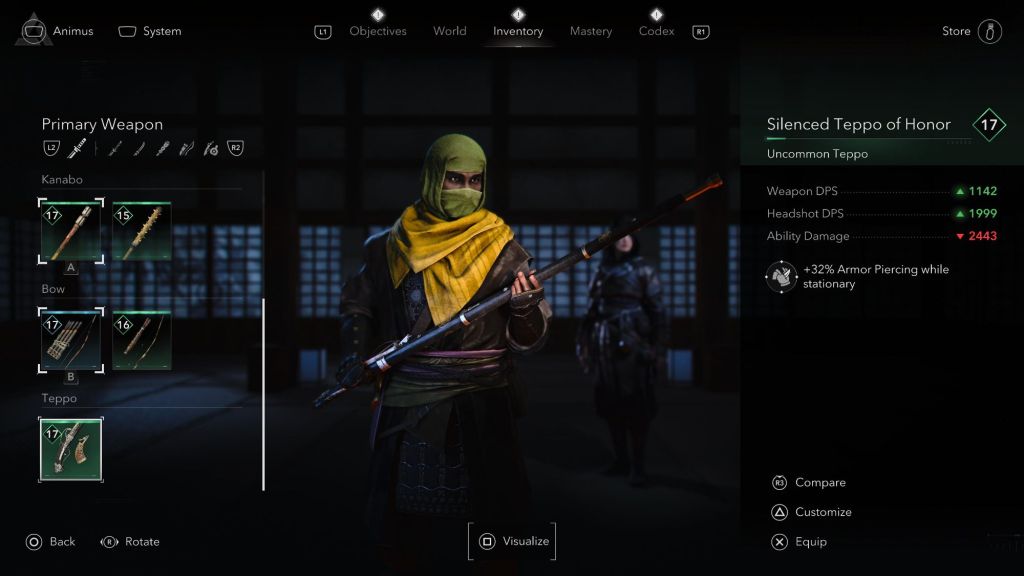Open the Objectives tab
1024x576 pixels.
(x=378, y=31)
